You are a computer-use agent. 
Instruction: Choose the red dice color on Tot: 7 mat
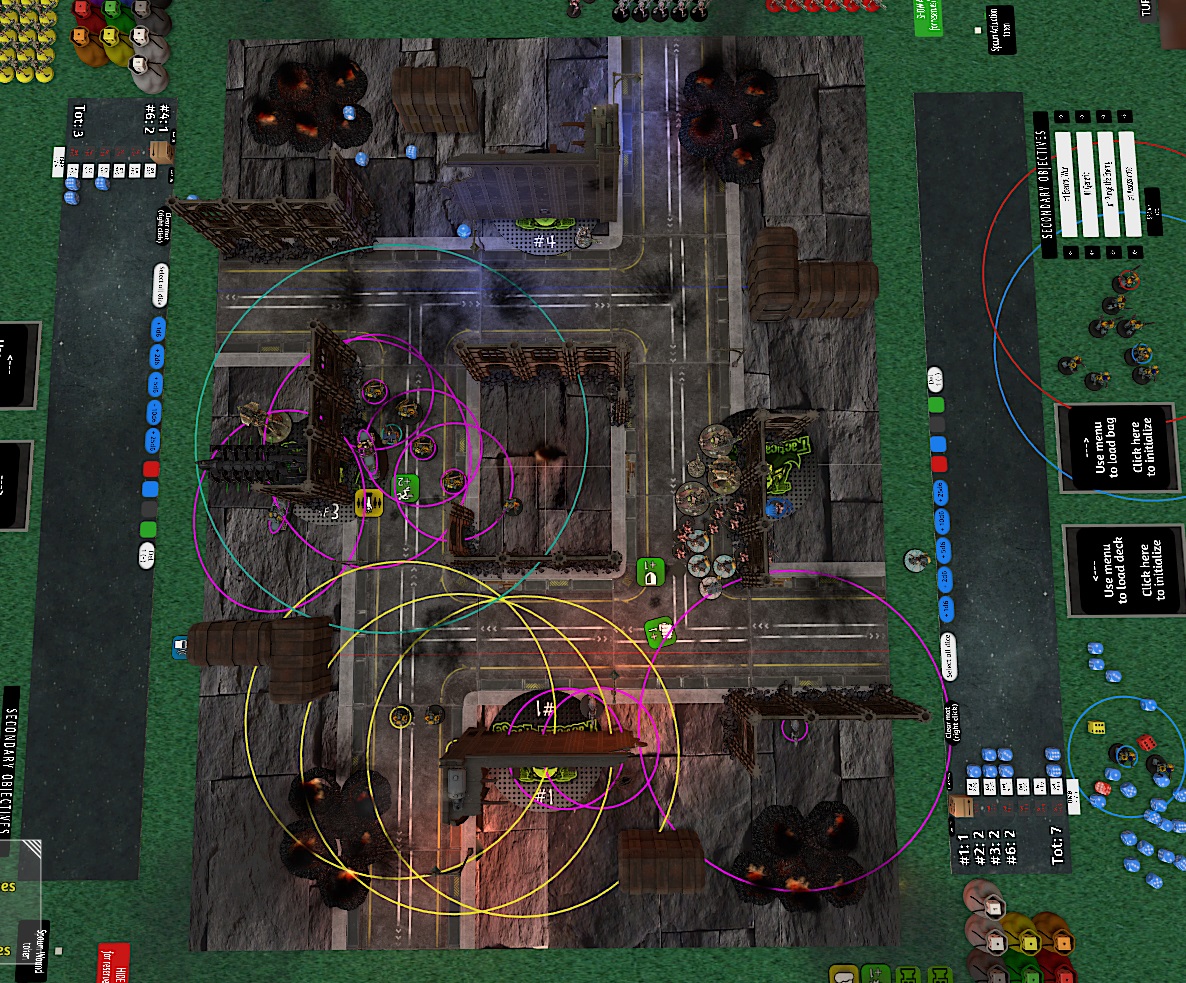coord(938,464)
